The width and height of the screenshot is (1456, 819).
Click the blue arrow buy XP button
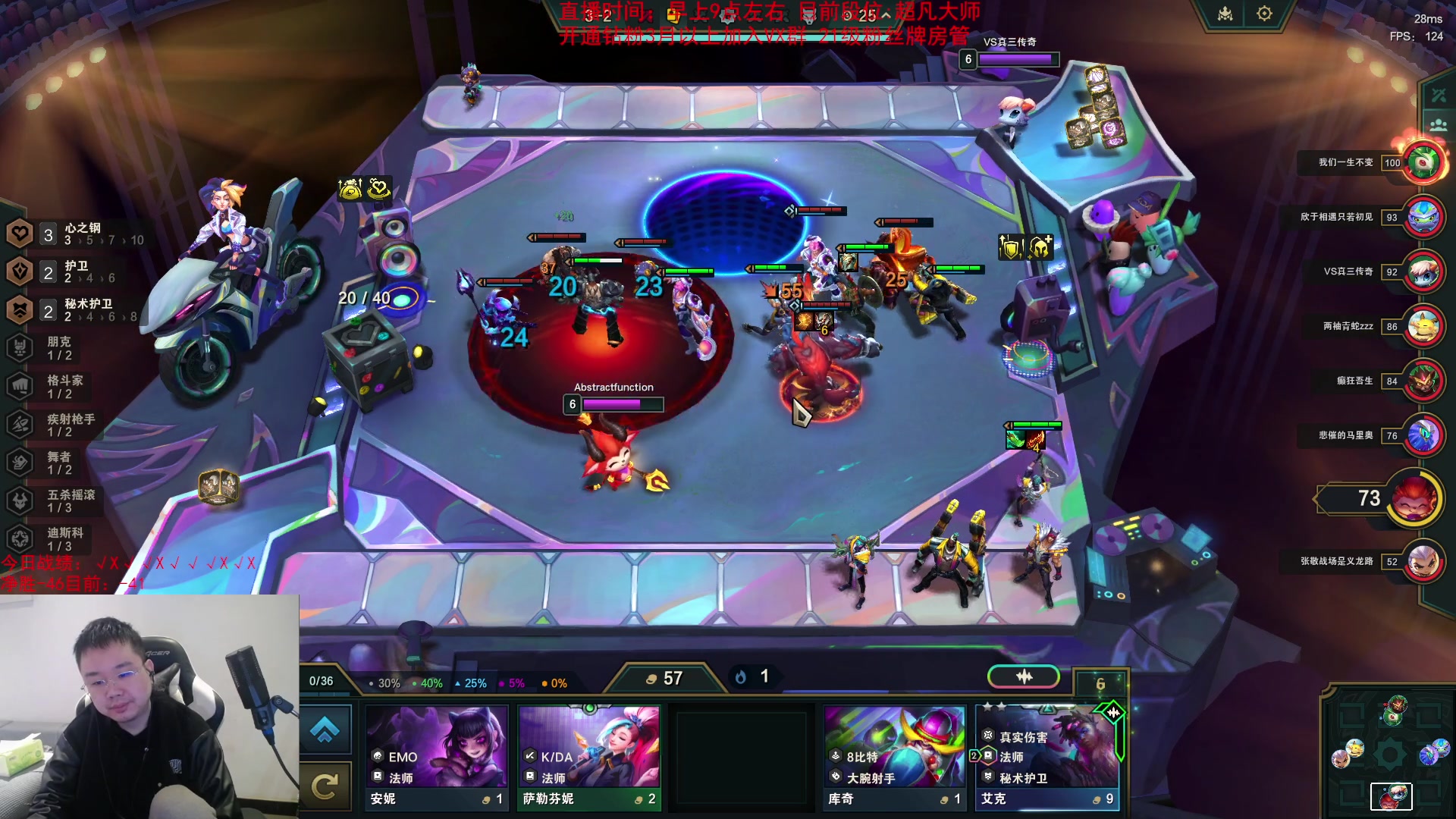pos(325,730)
